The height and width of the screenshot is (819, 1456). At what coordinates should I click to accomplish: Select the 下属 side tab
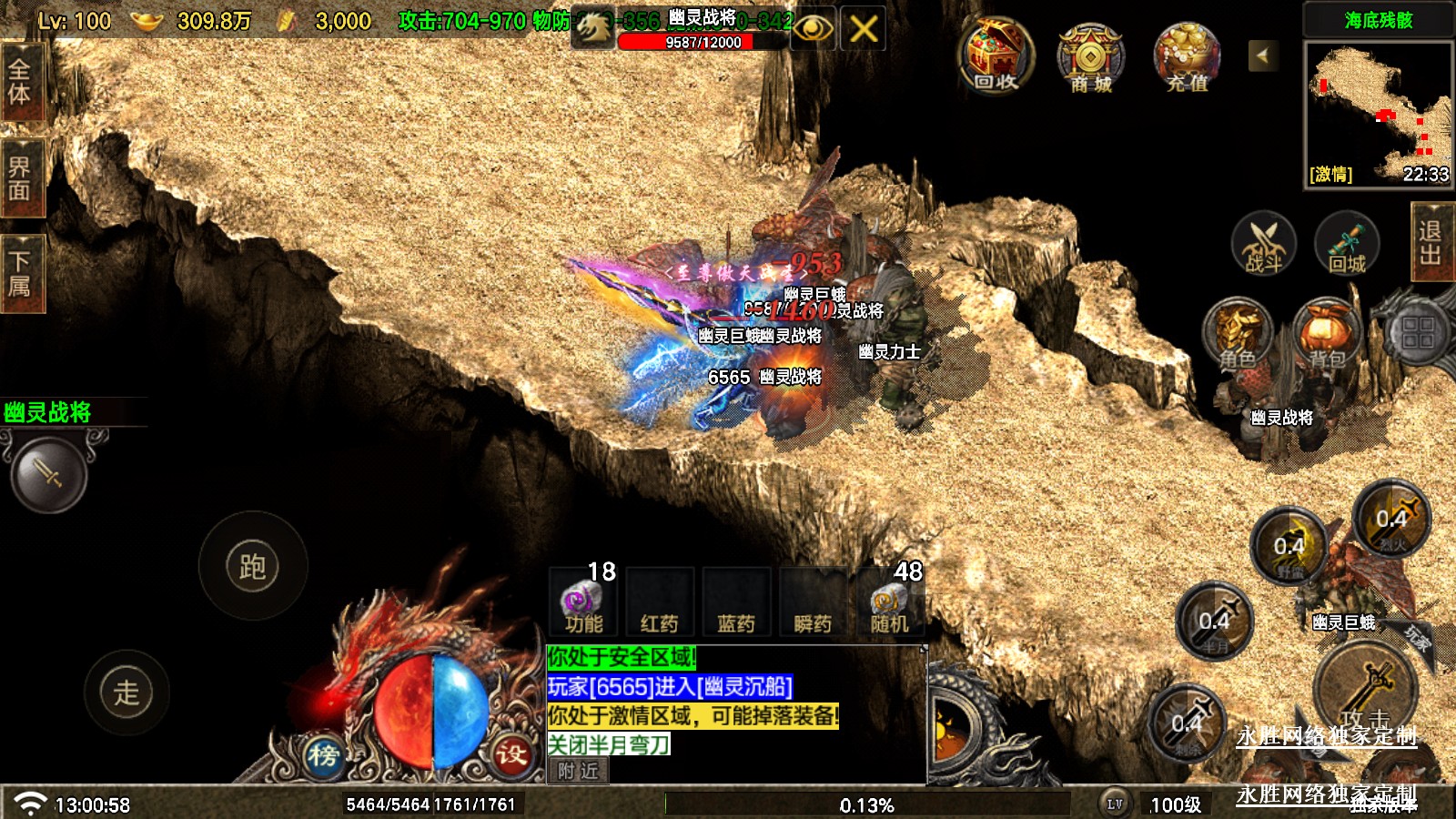coord(20,274)
